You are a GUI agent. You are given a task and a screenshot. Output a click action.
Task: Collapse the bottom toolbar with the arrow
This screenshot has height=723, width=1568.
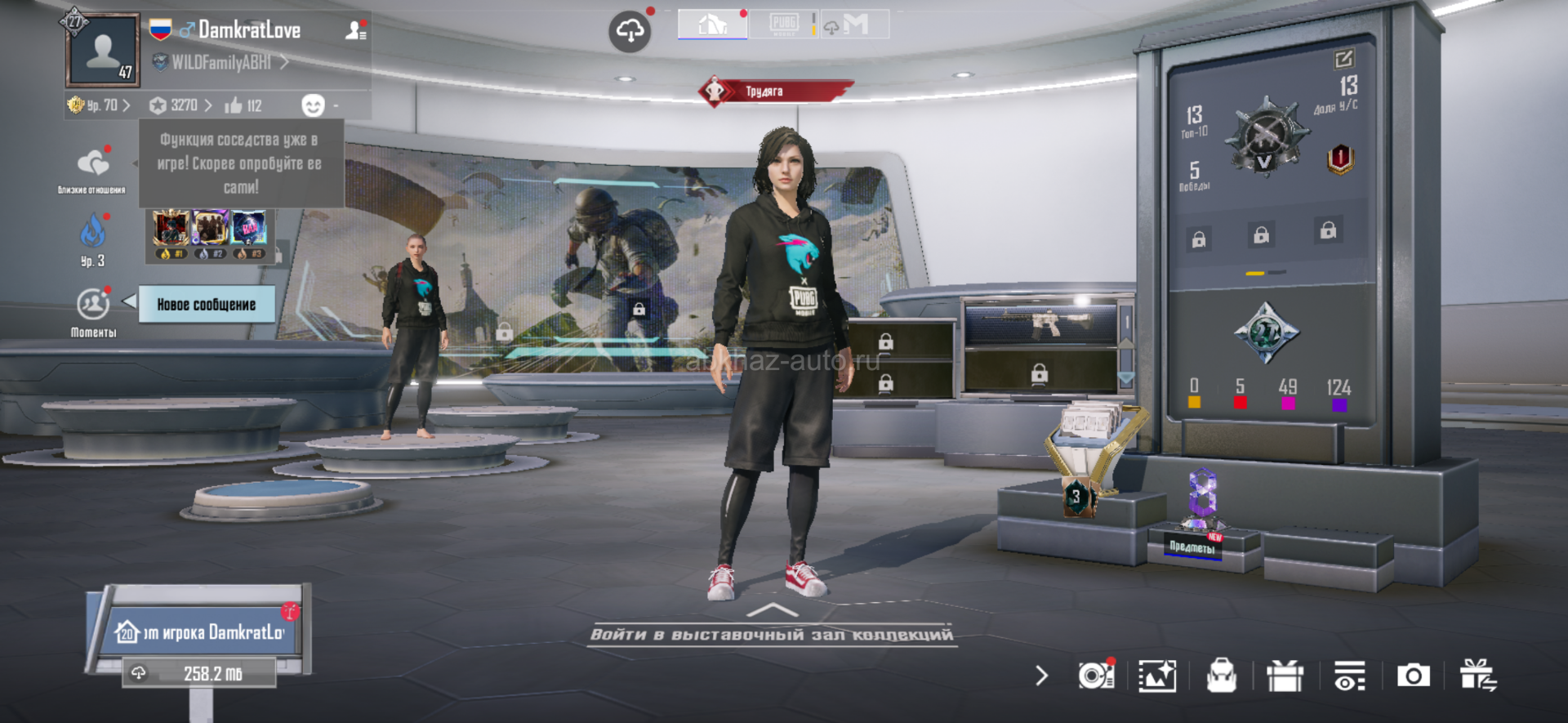click(1041, 676)
